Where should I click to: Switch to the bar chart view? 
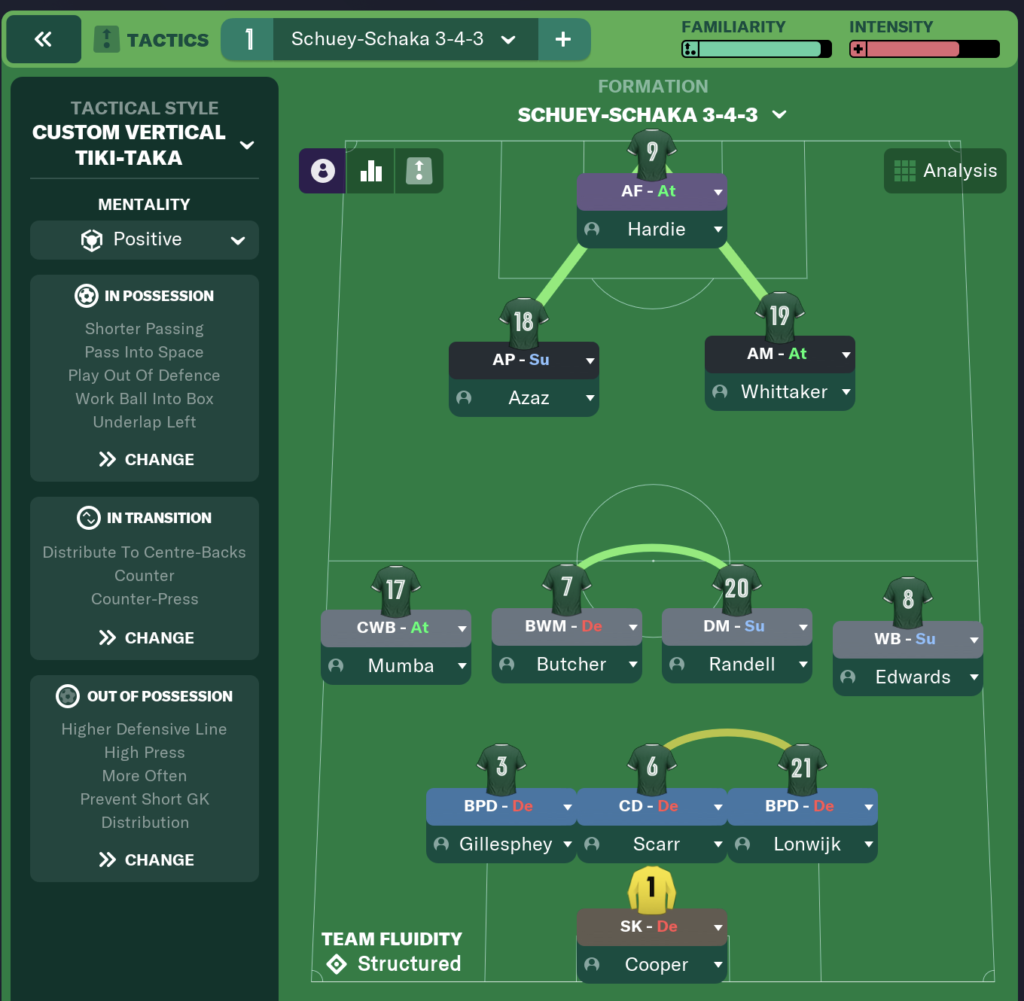371,171
